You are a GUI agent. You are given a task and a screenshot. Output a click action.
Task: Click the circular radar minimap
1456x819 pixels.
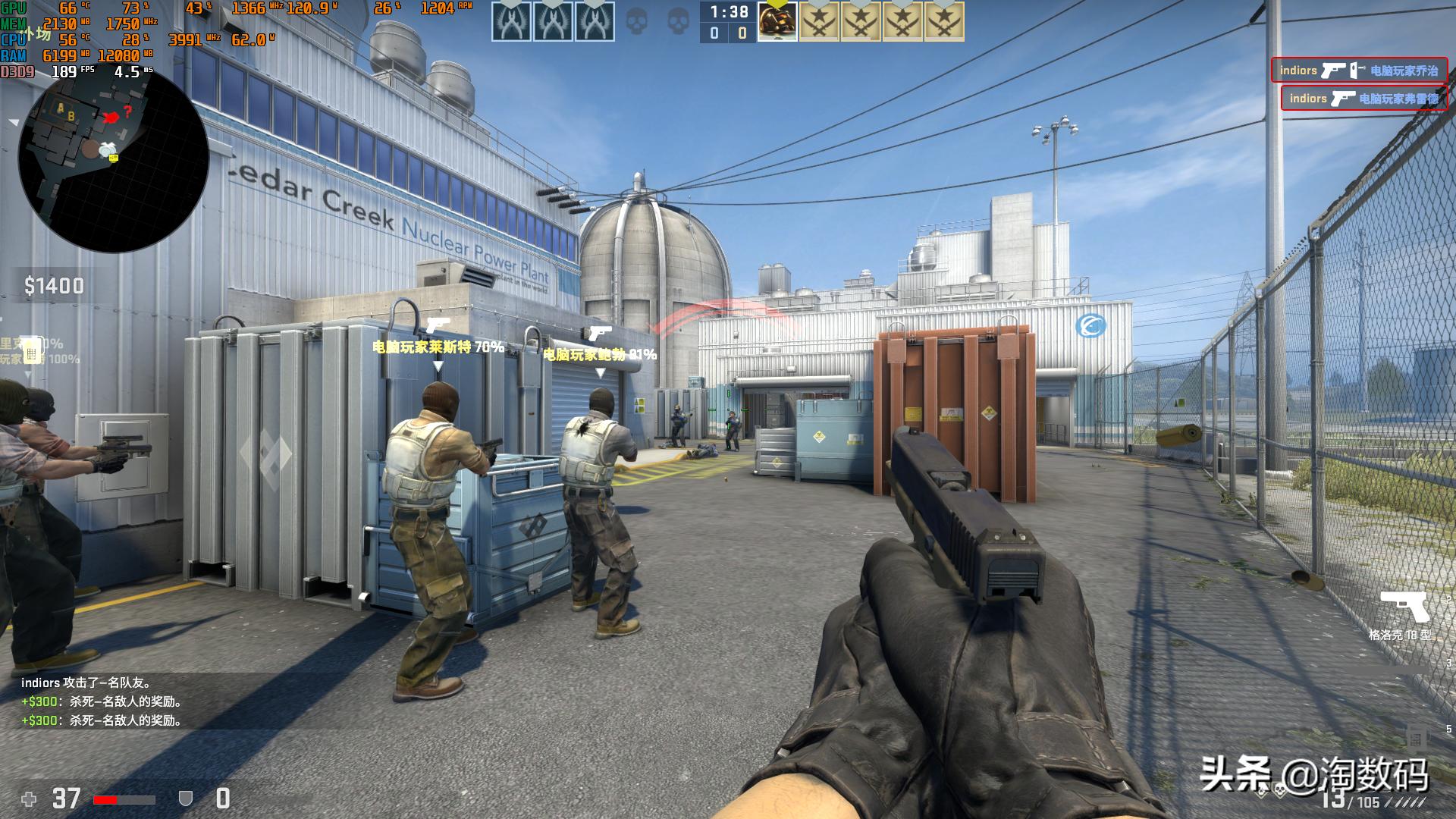pyautogui.click(x=114, y=159)
